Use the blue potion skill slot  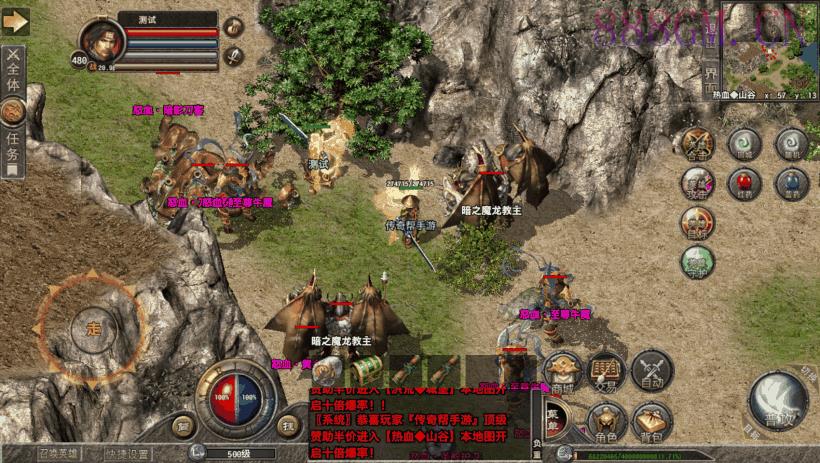point(791,183)
